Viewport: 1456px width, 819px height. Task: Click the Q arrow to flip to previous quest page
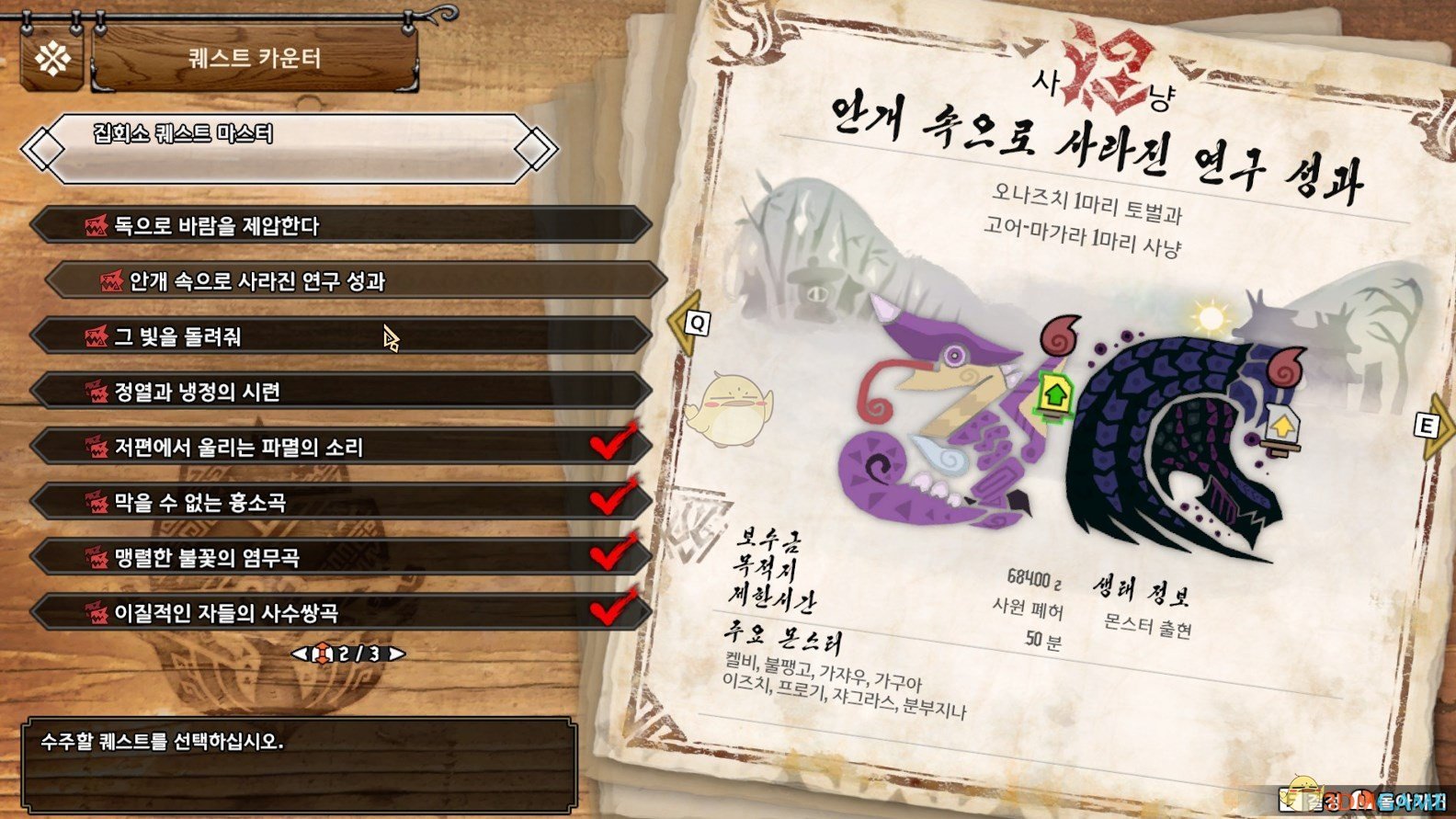pos(694,321)
